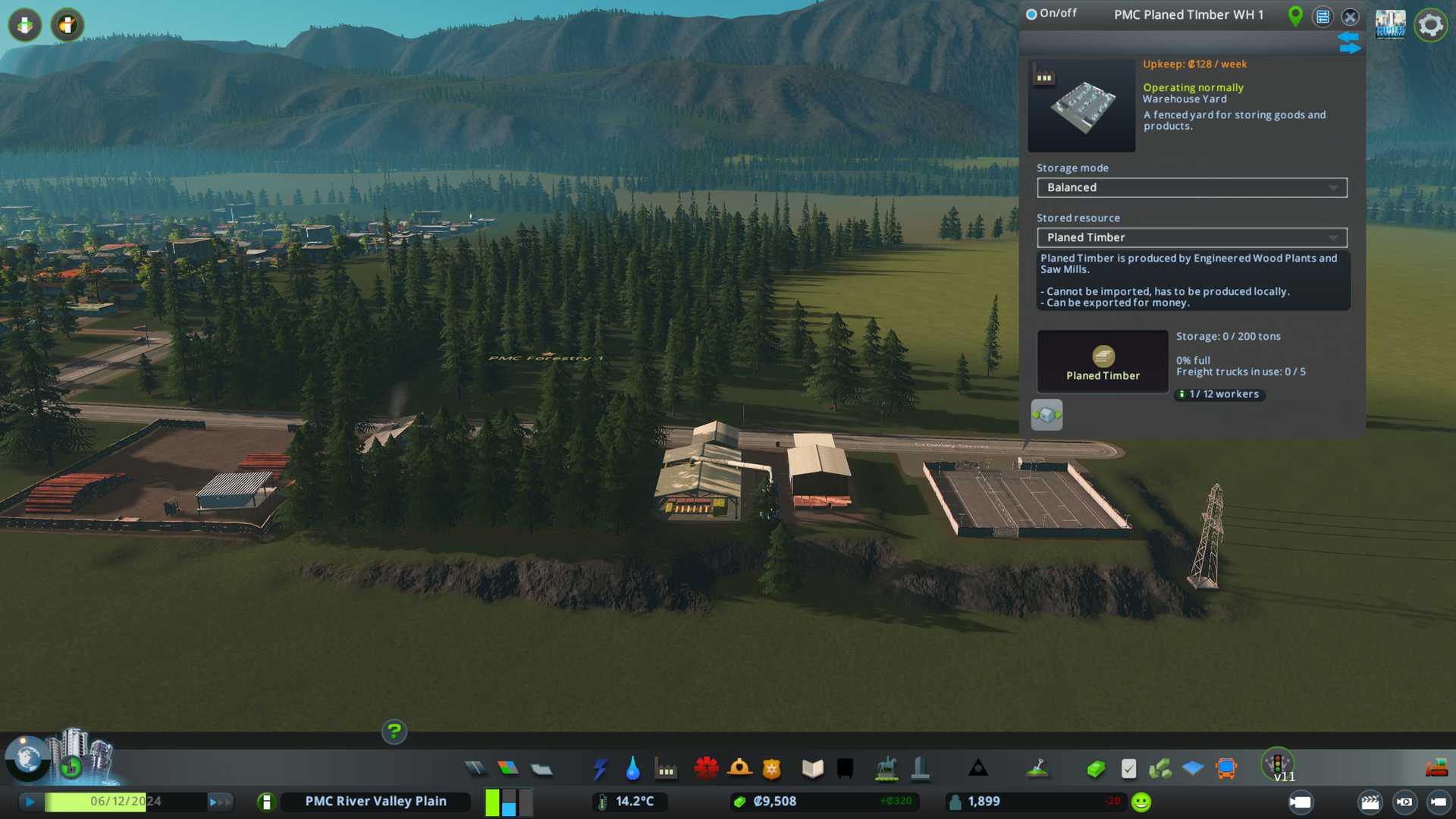This screenshot has height=819, width=1456.
Task: Open the Electricity build menu
Action: click(x=600, y=769)
